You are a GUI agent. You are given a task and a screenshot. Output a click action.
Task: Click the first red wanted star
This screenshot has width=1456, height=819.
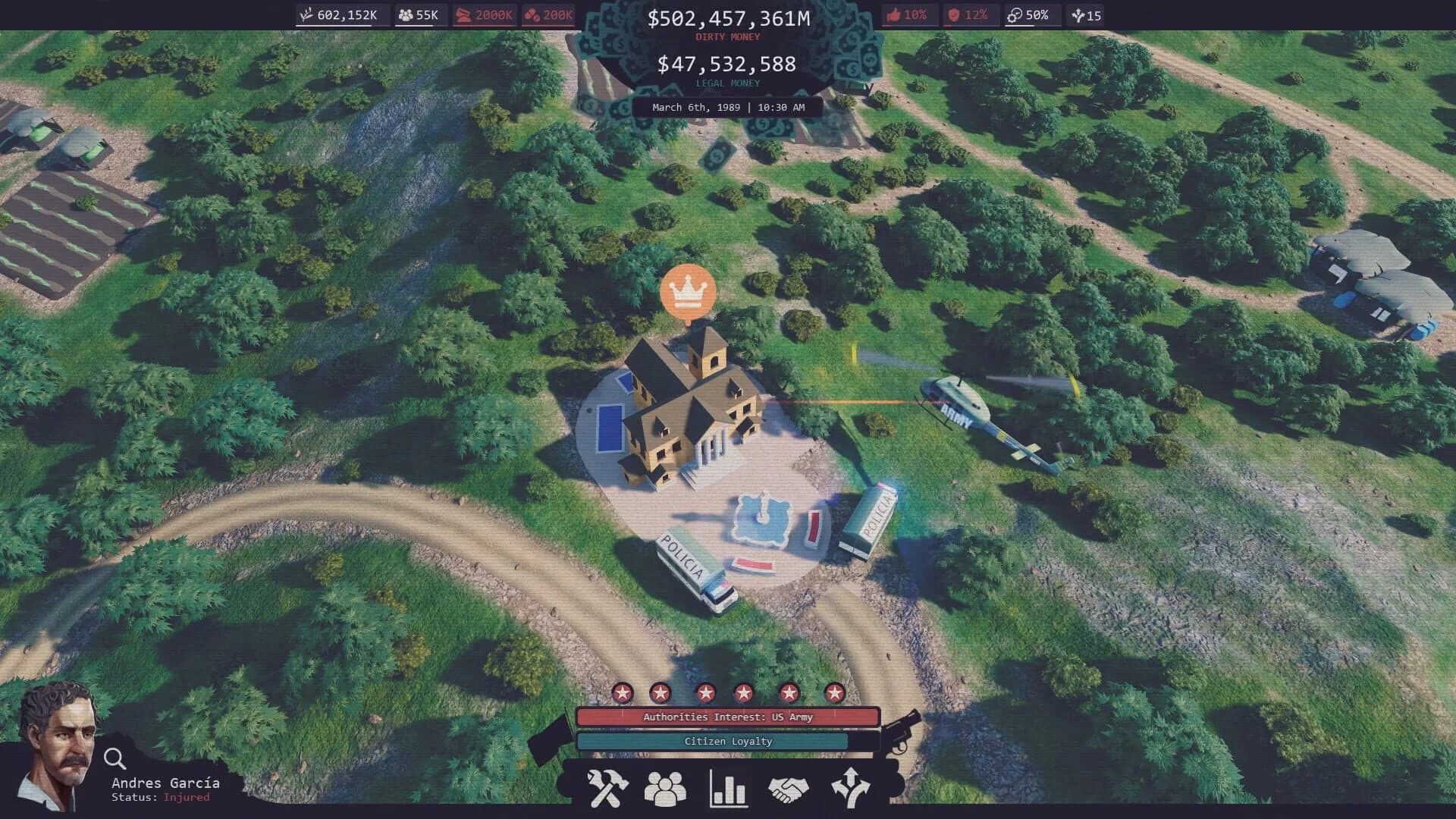[x=622, y=692]
